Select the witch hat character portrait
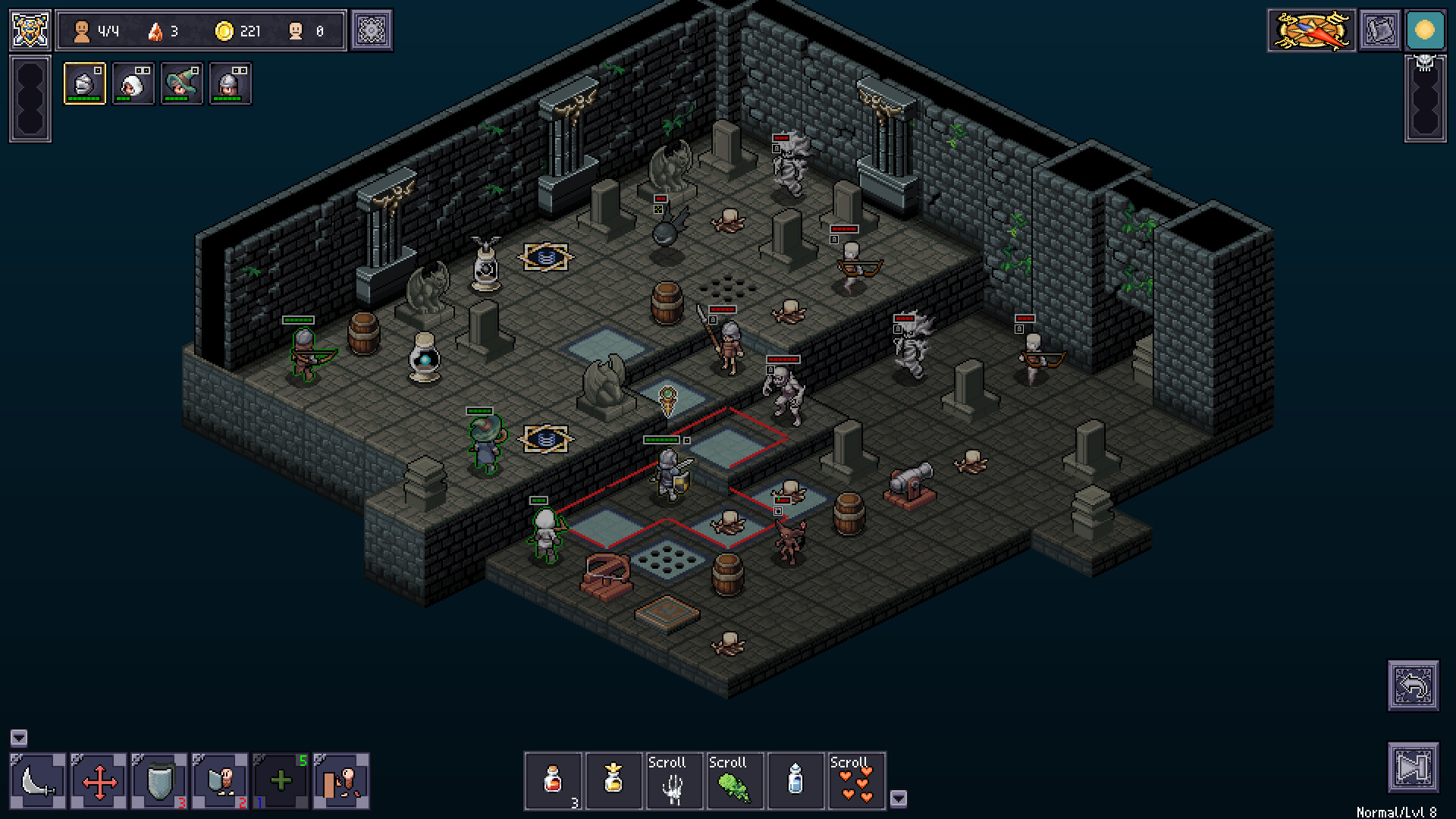The height and width of the screenshot is (819, 1456). [182, 83]
